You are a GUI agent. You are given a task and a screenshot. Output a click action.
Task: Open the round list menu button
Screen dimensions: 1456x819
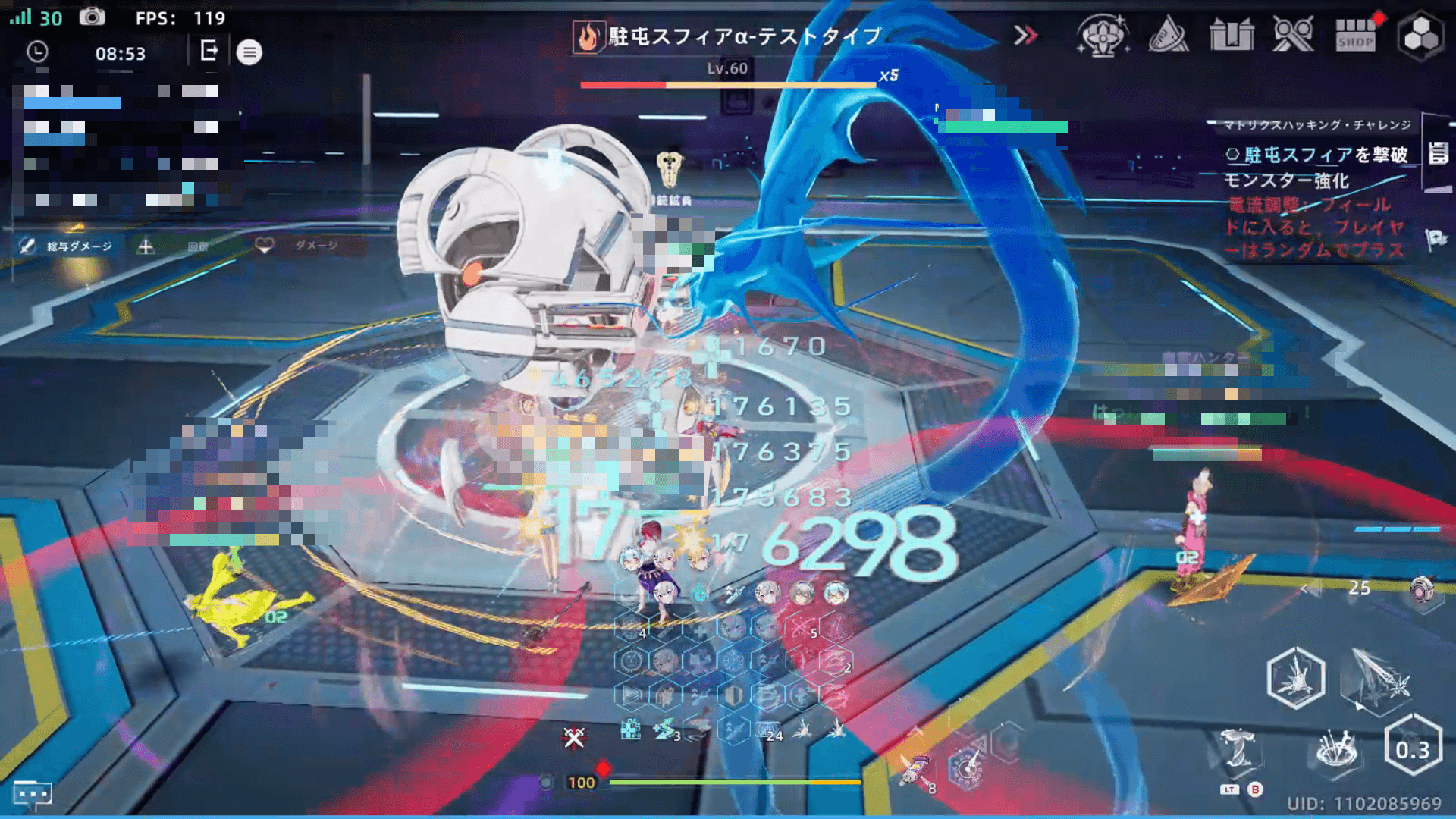point(249,52)
